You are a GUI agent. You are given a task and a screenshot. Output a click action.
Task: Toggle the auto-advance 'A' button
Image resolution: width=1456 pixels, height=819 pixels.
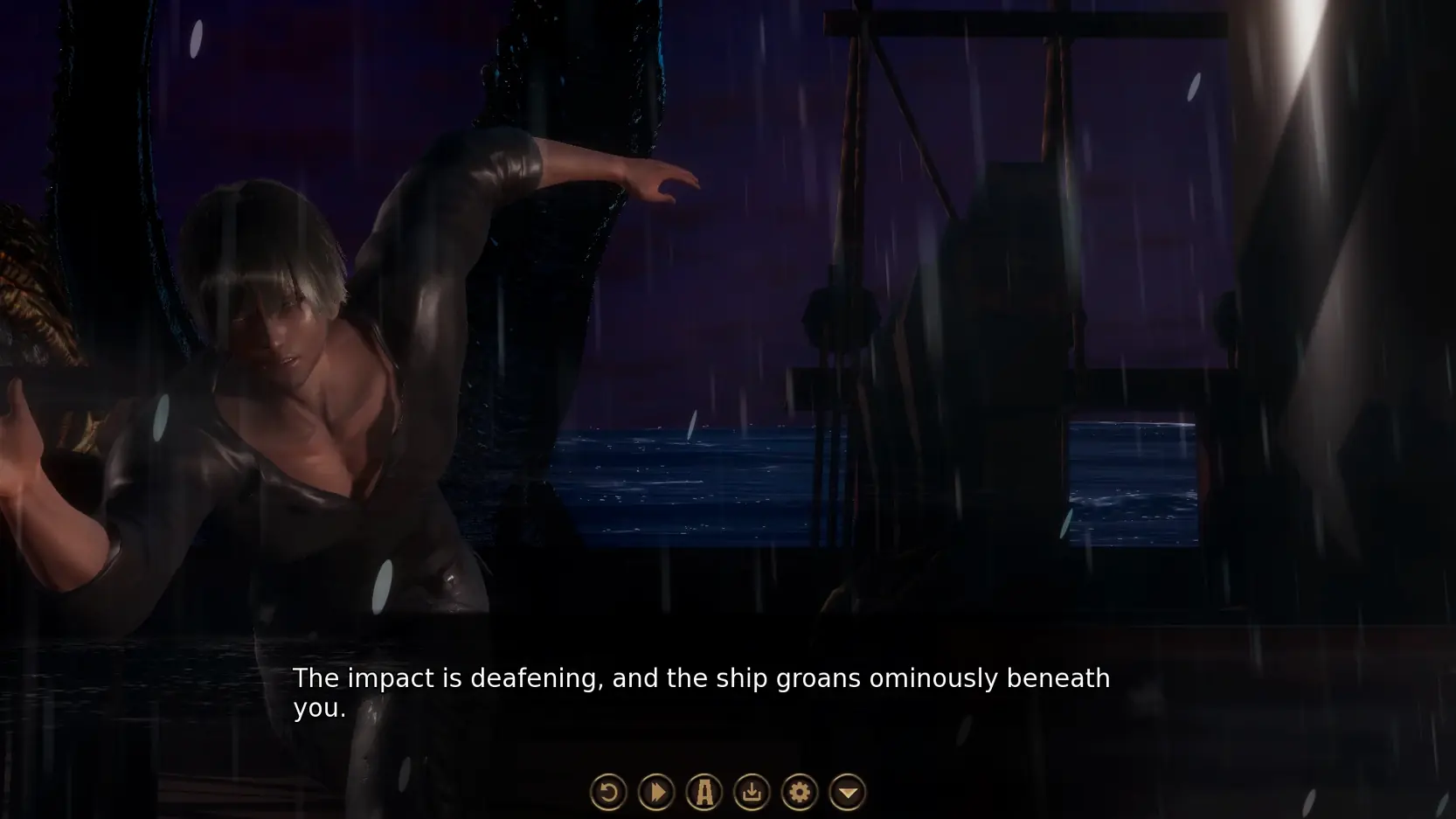click(704, 793)
